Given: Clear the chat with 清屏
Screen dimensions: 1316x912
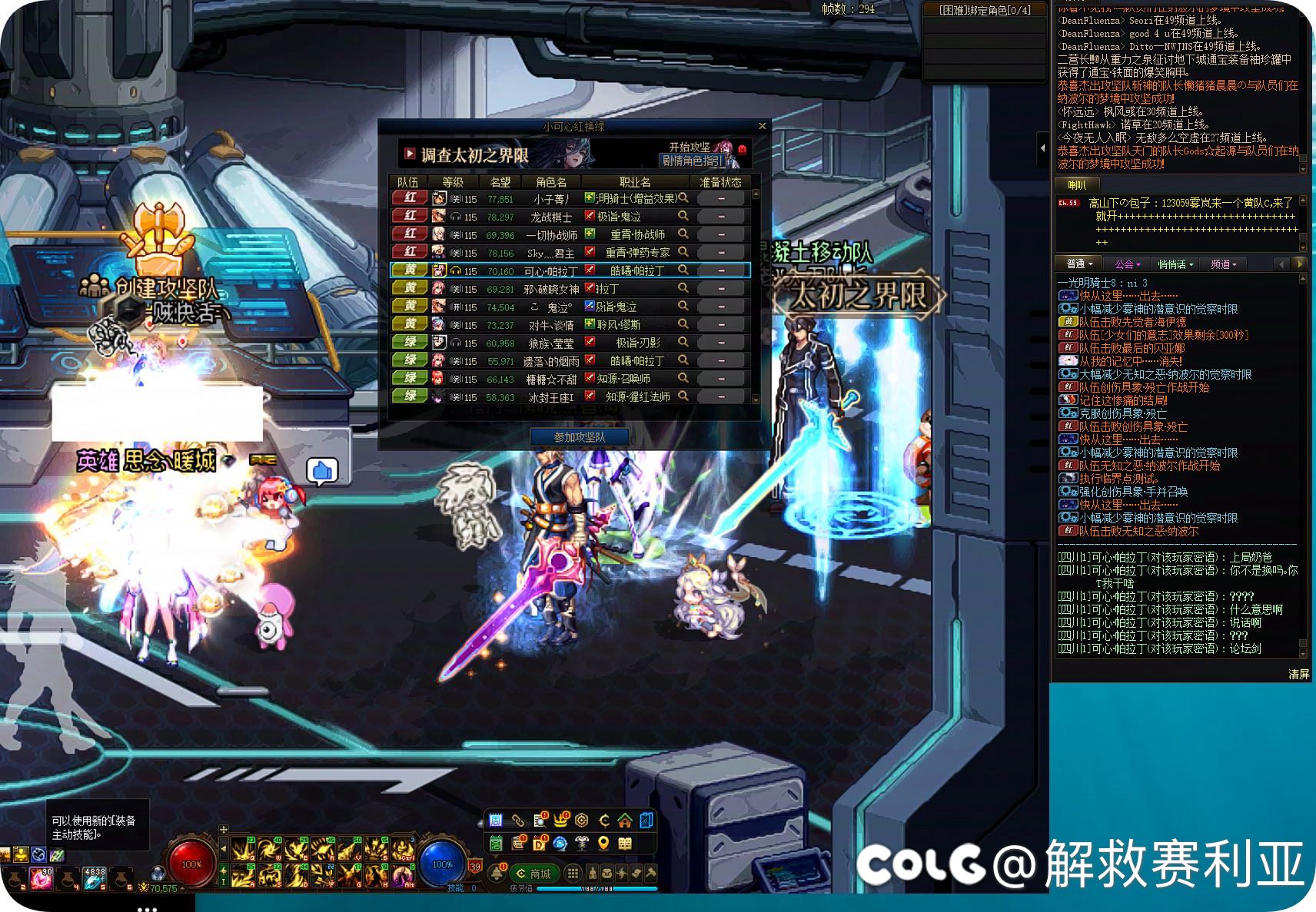Looking at the screenshot, I should pyautogui.click(x=1298, y=674).
